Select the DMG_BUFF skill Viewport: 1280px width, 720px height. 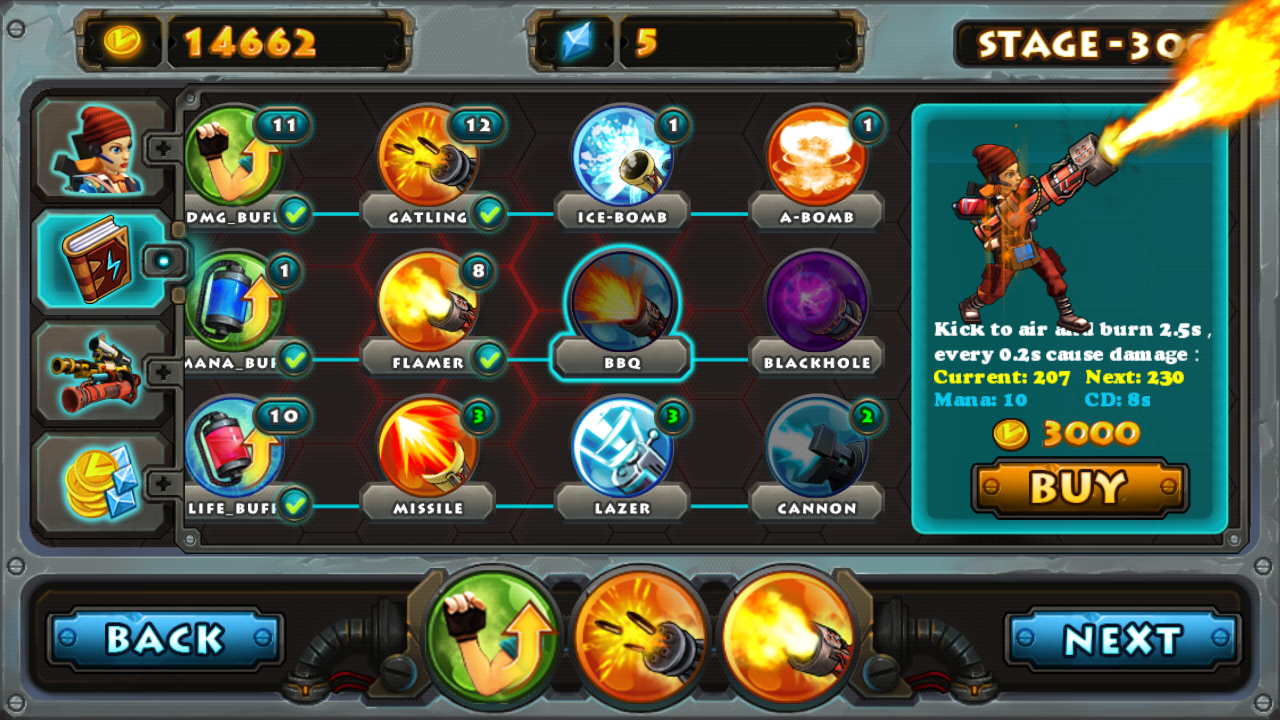coord(234,157)
